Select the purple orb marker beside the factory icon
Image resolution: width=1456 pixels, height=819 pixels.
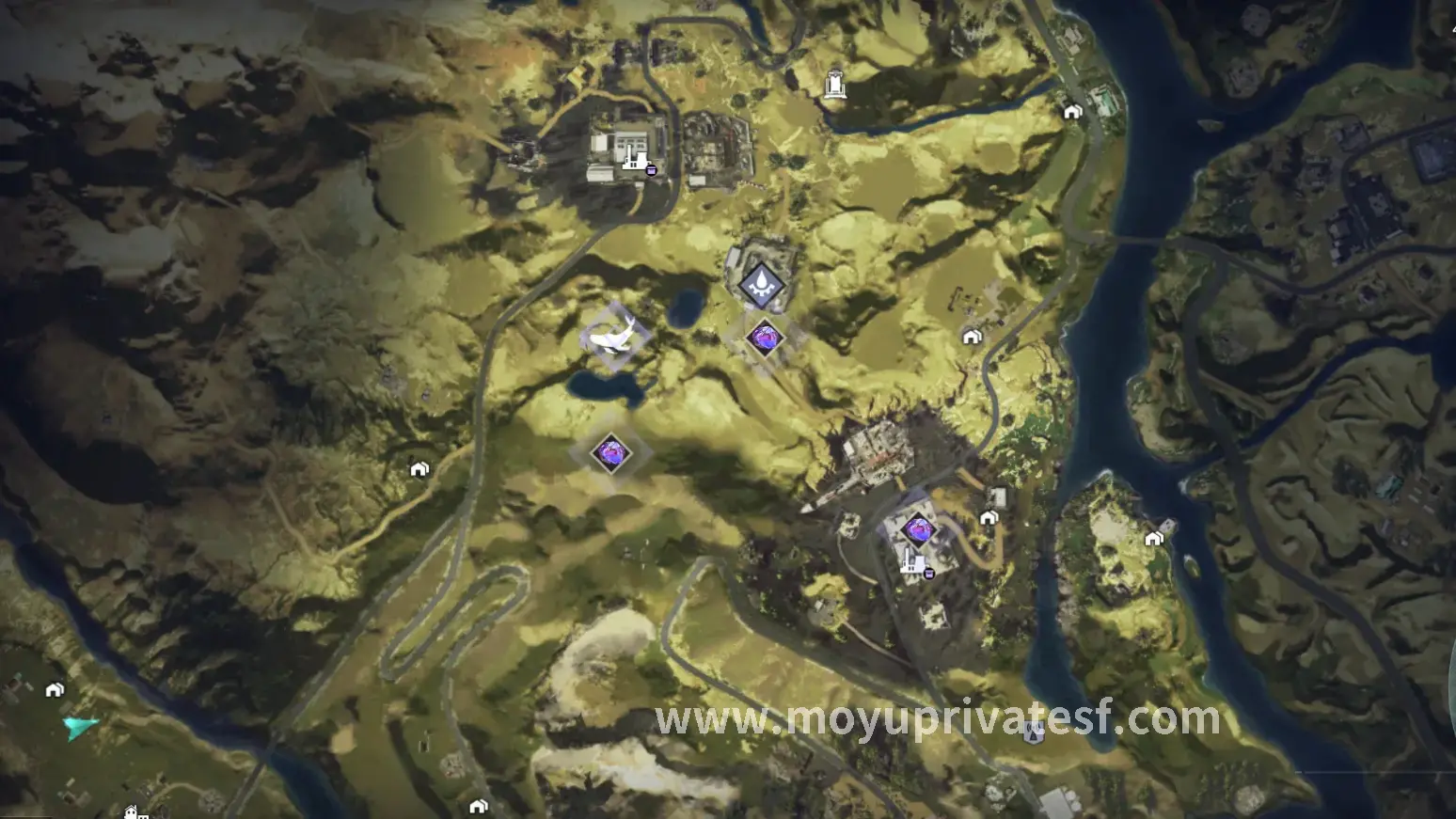916,529
